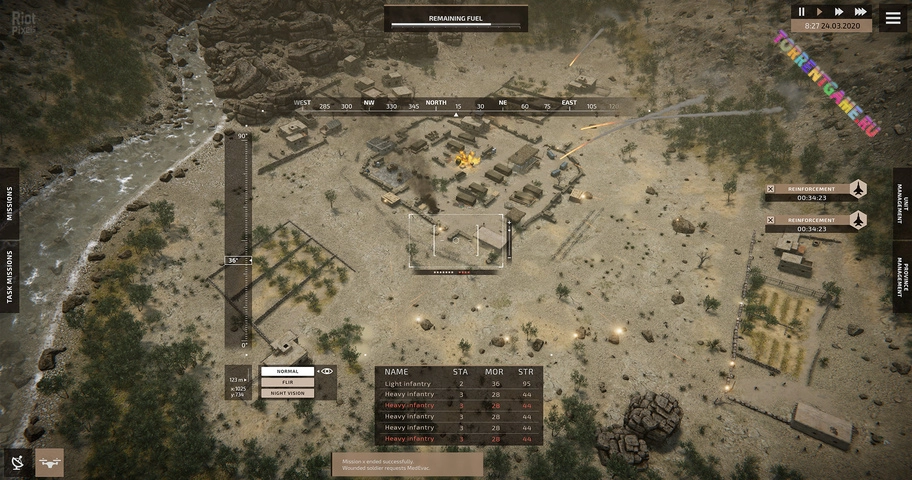The image size is (912, 480).
Task: Open the hamburger main menu
Action: [x=893, y=16]
